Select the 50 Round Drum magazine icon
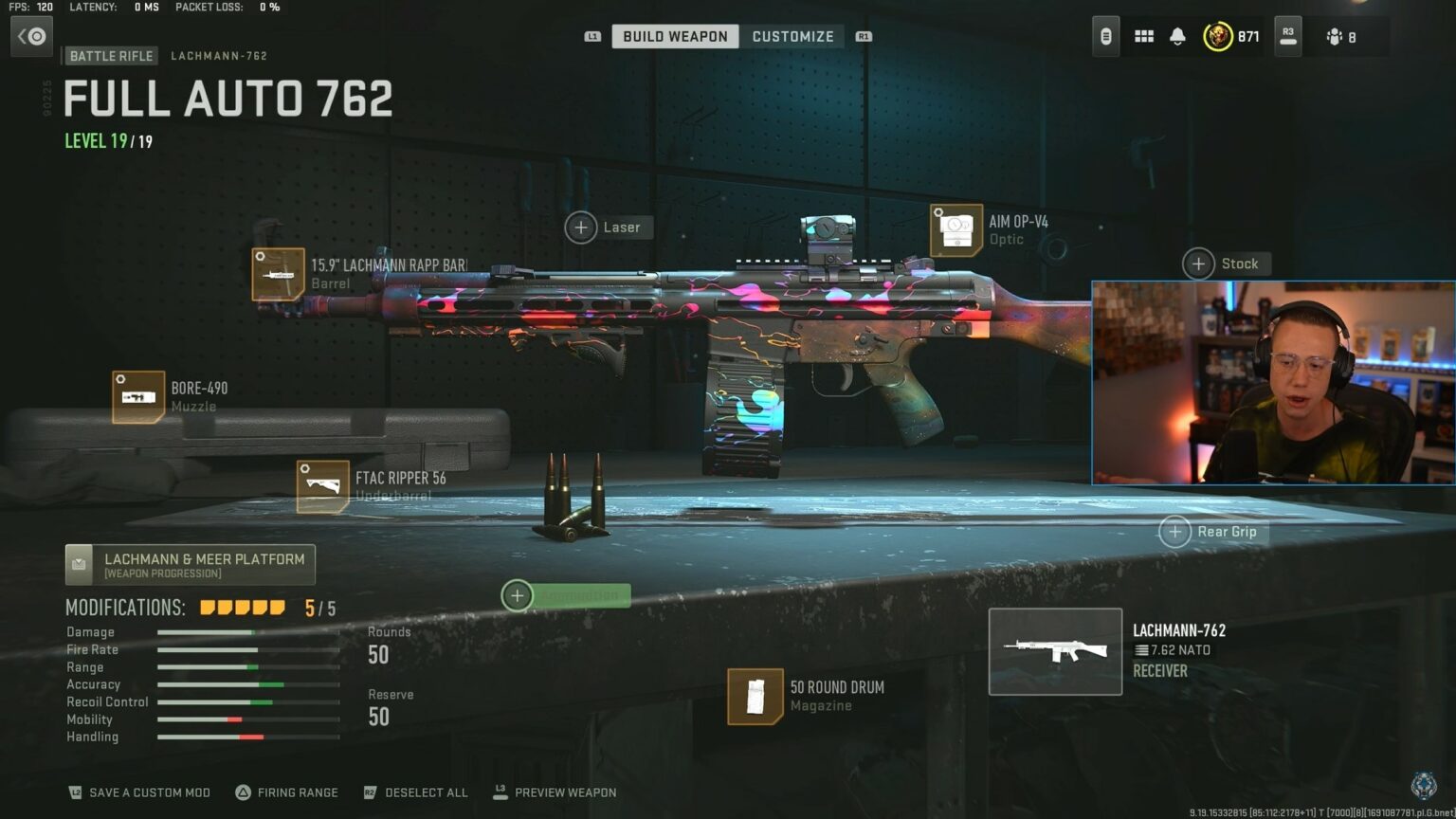The width and height of the screenshot is (1456, 819). coord(755,695)
